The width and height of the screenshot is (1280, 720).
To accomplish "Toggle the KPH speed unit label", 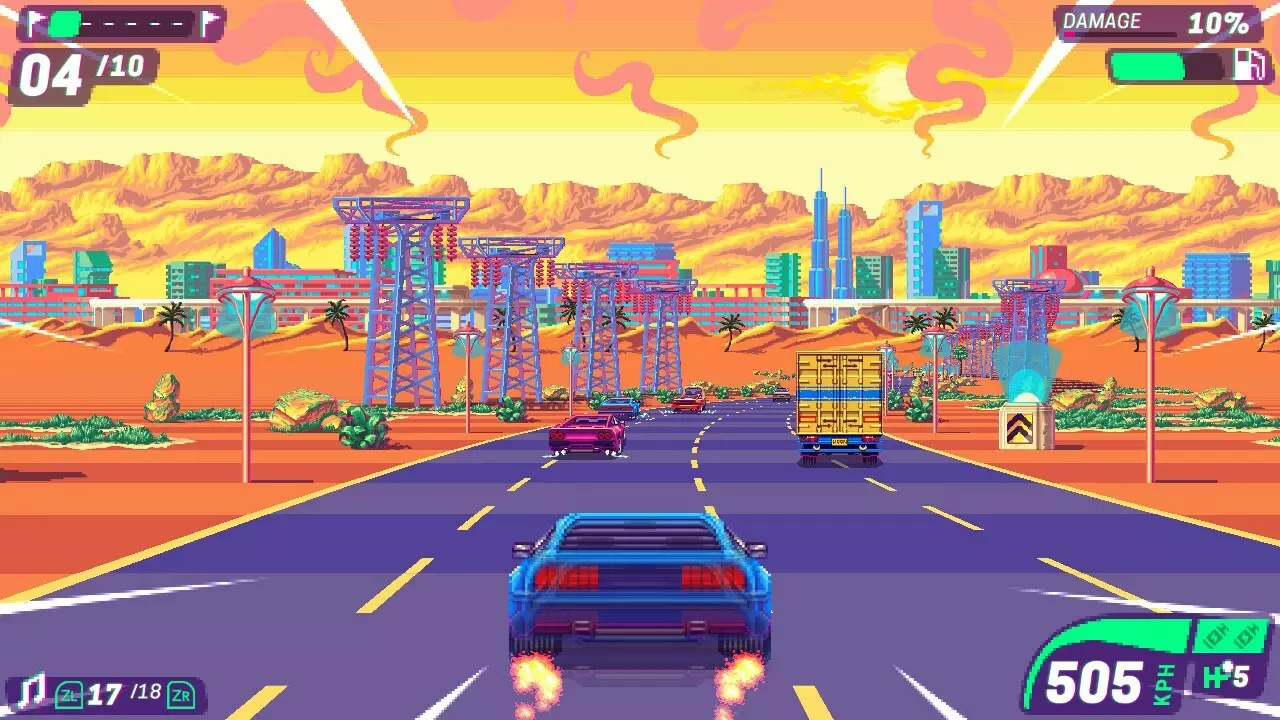I will (x=1163, y=682).
